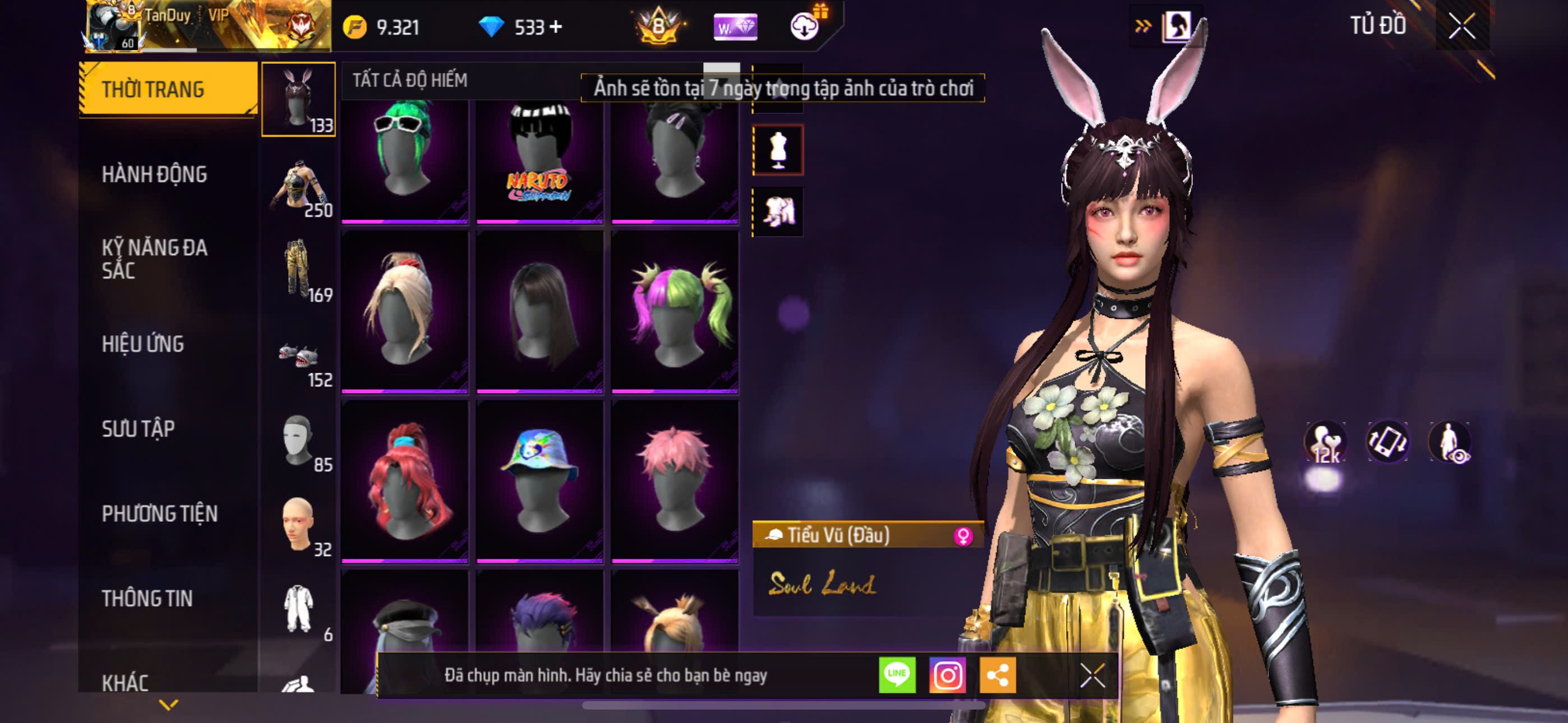Open the Hiệu Ứng section
The width and height of the screenshot is (1568, 723).
(x=143, y=345)
